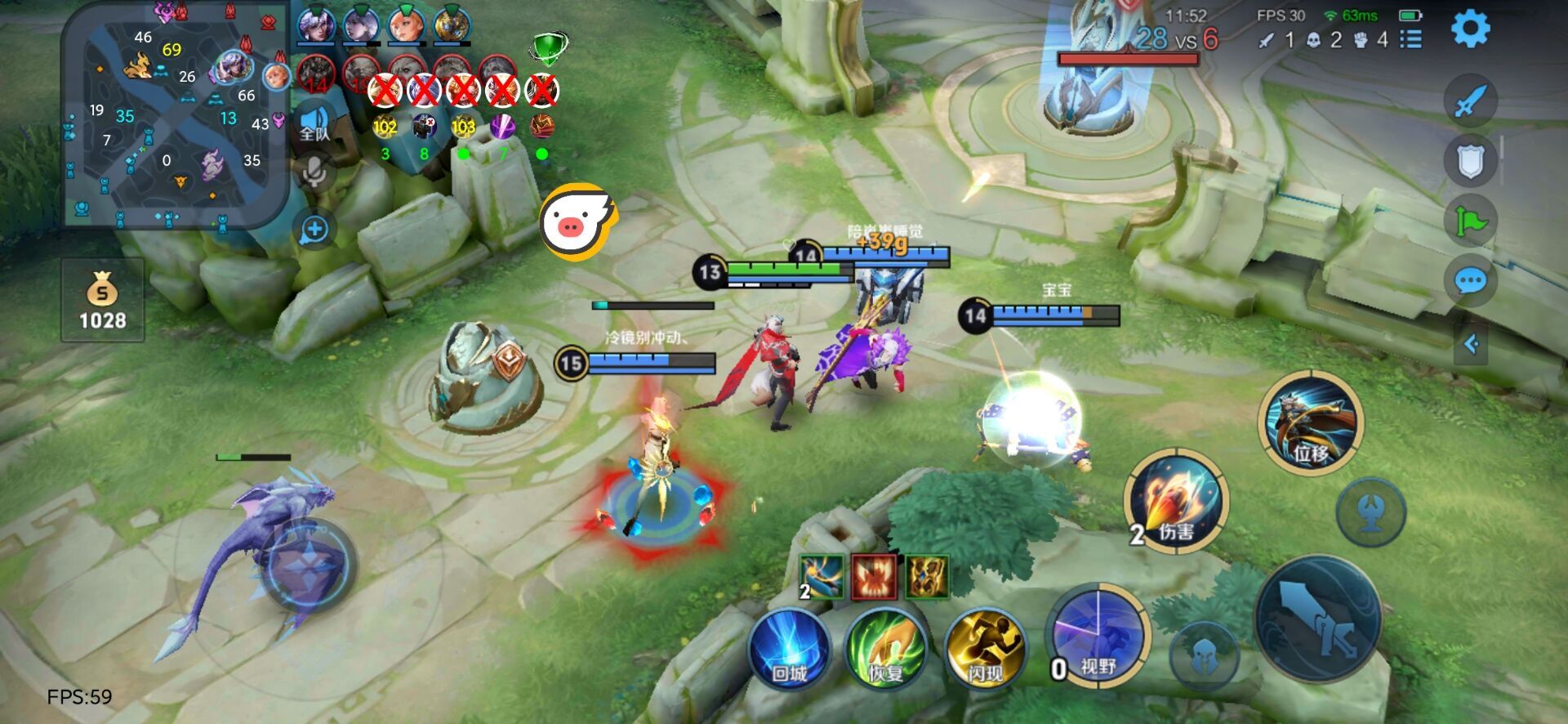The width and height of the screenshot is (1568, 724).
Task: Tap the pig-face overlay bubble
Action: tap(577, 221)
